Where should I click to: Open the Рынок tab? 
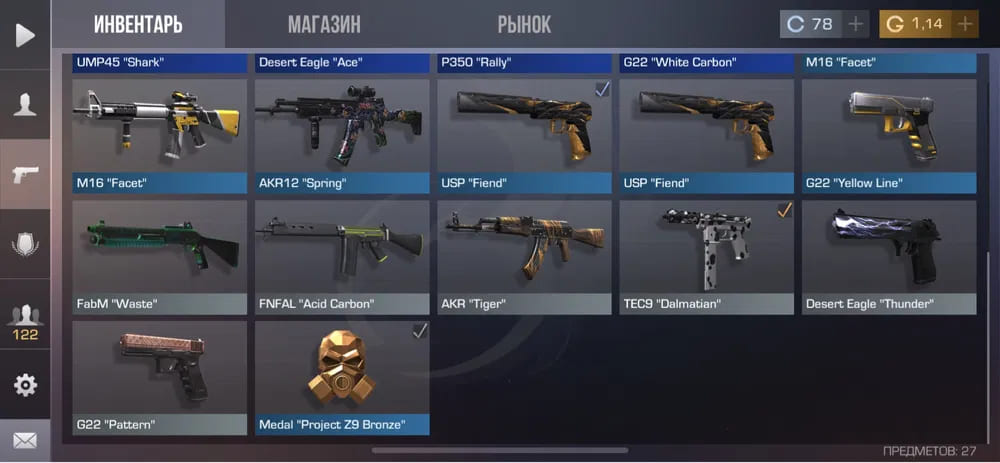[x=526, y=24]
